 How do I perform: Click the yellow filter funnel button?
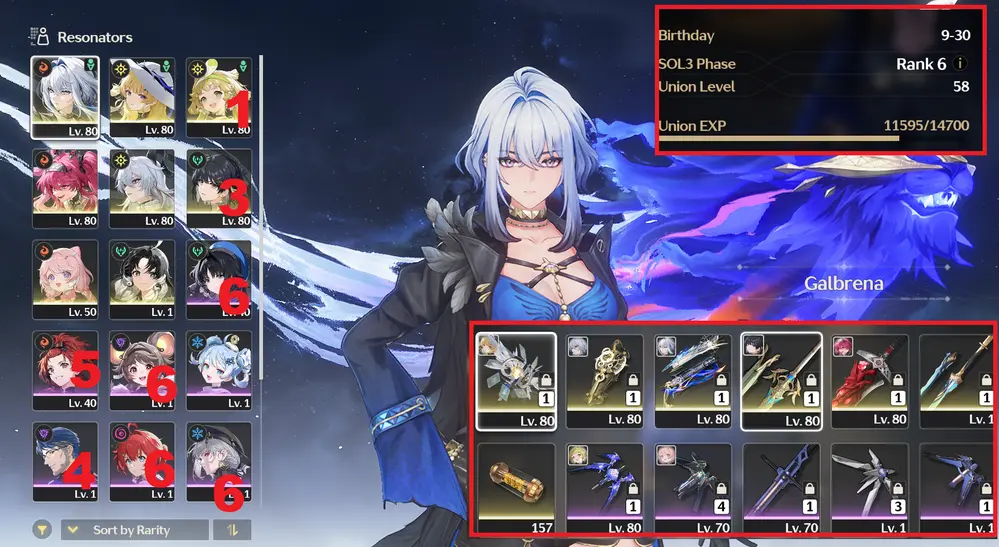point(43,530)
